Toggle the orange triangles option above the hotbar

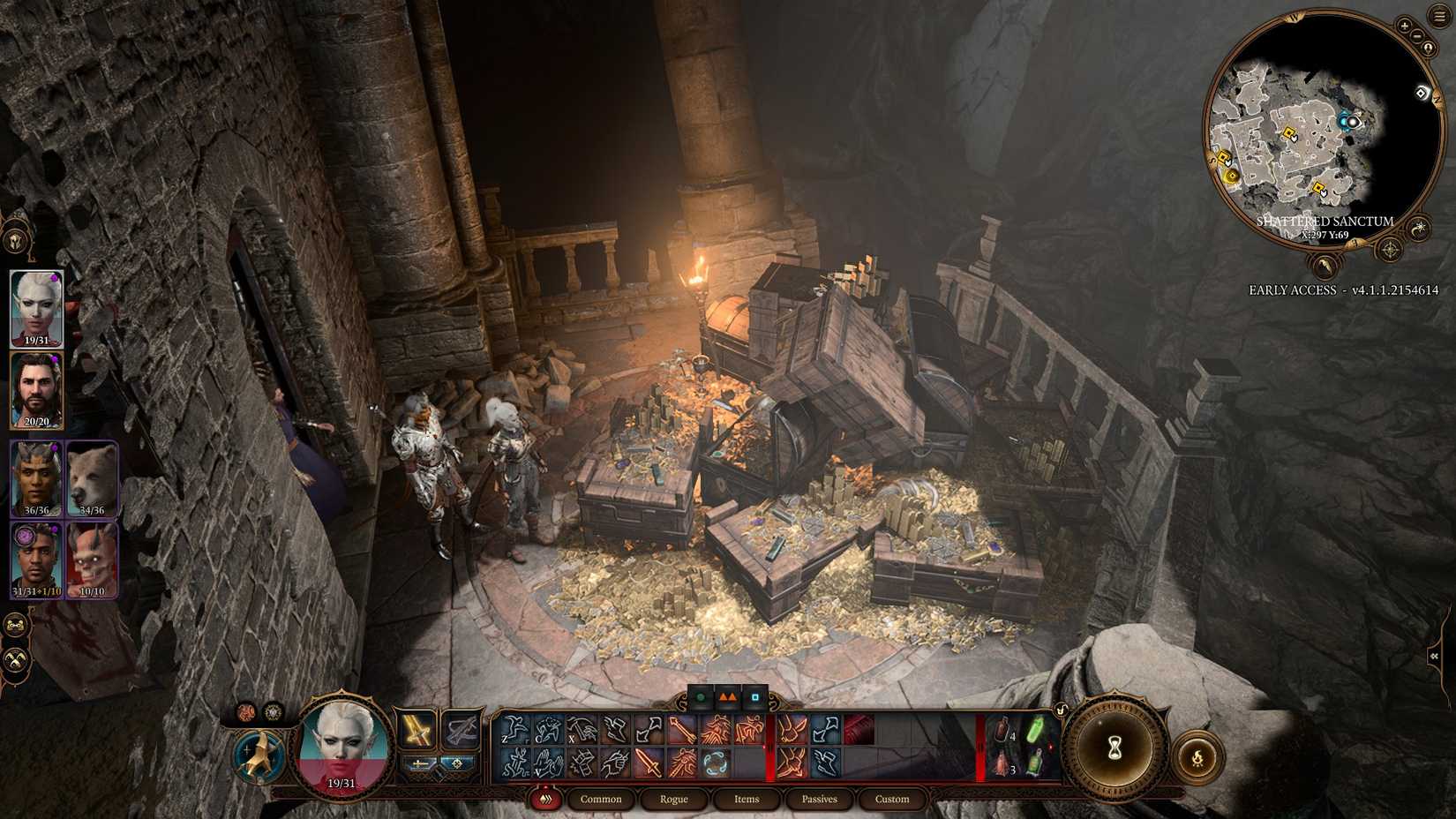pos(727,697)
